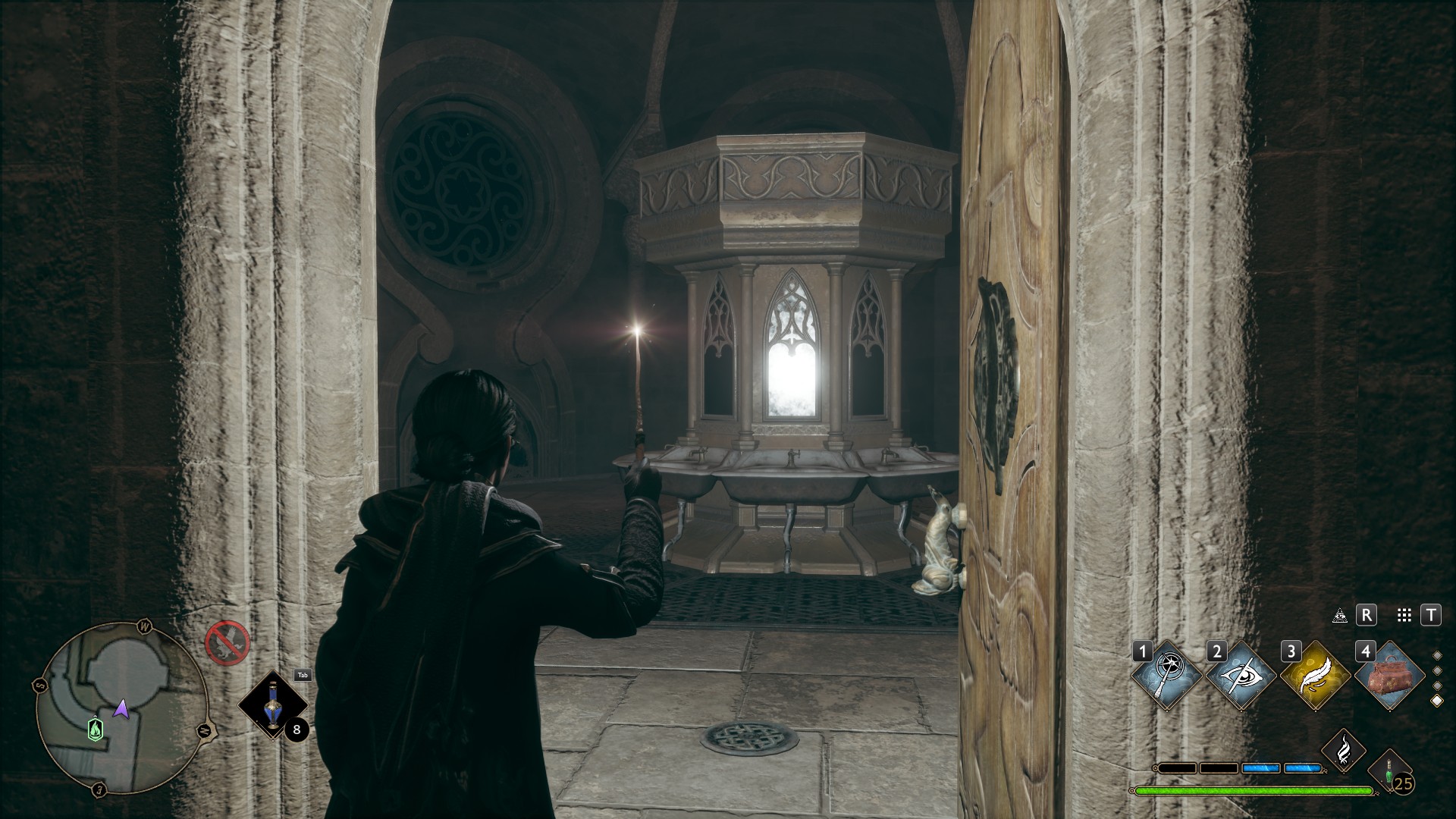Click the white flame ancient magic icon

pyautogui.click(x=1344, y=750)
